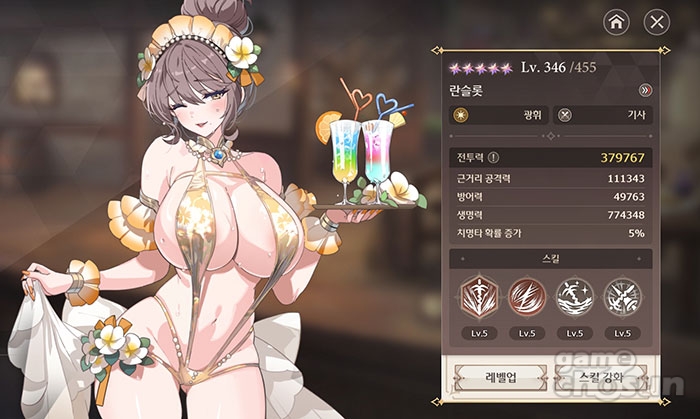Screen dimensions: 700x419
Task: Go to the home screen
Action: tap(617, 21)
